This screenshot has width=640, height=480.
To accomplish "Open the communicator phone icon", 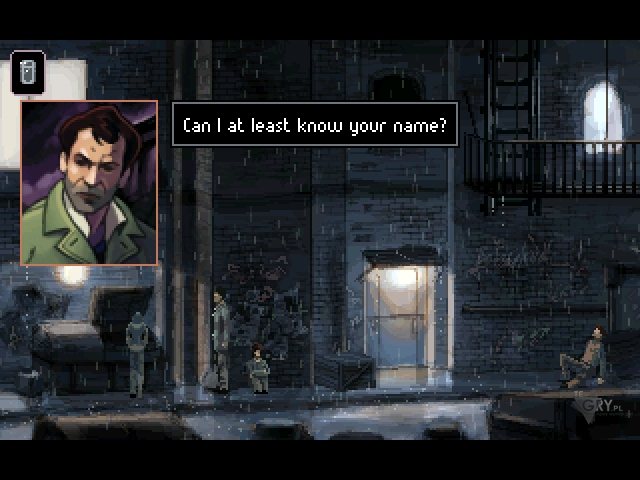I will [27, 72].
